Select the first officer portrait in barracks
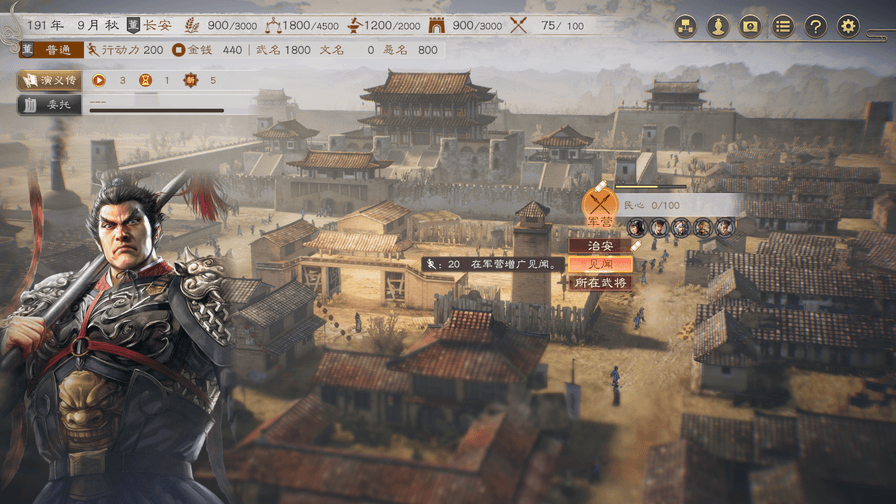 click(637, 228)
